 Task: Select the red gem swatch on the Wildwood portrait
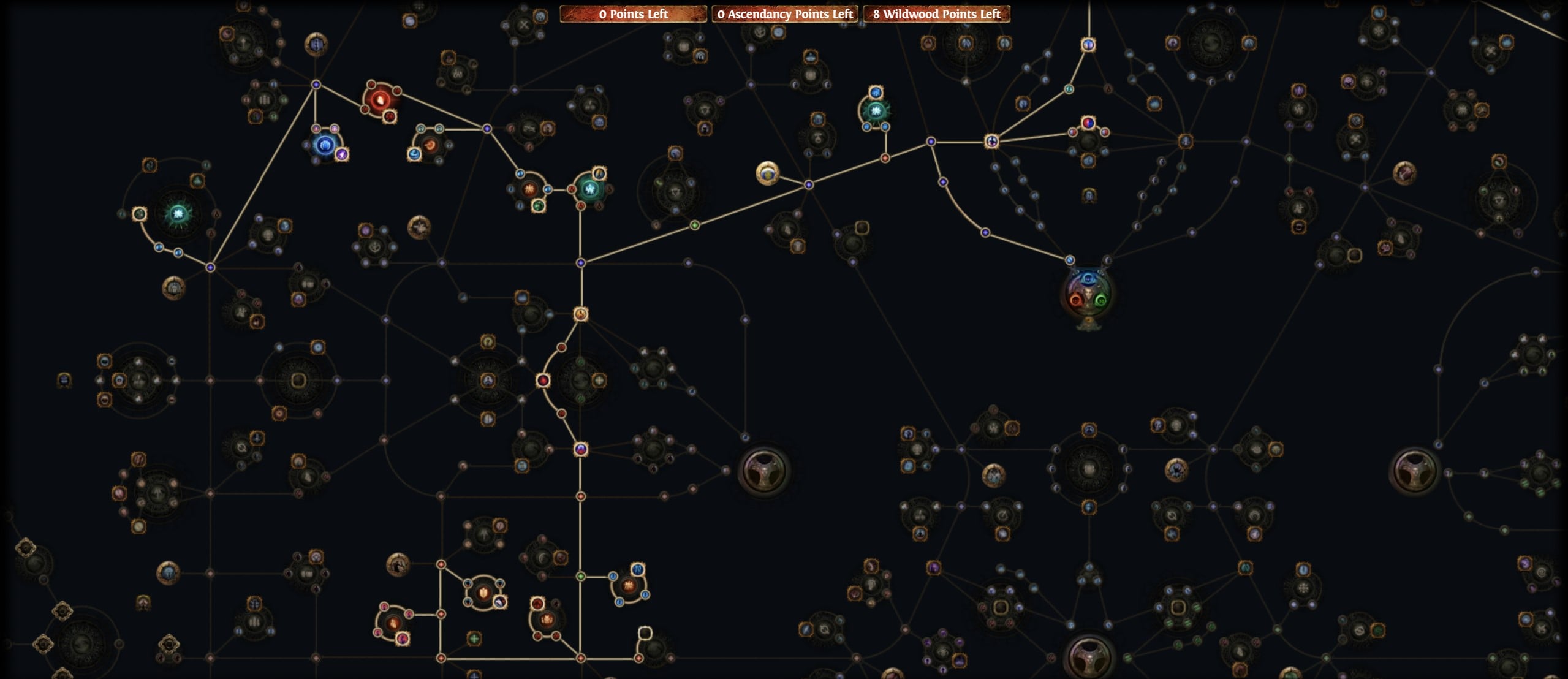click(x=1077, y=300)
